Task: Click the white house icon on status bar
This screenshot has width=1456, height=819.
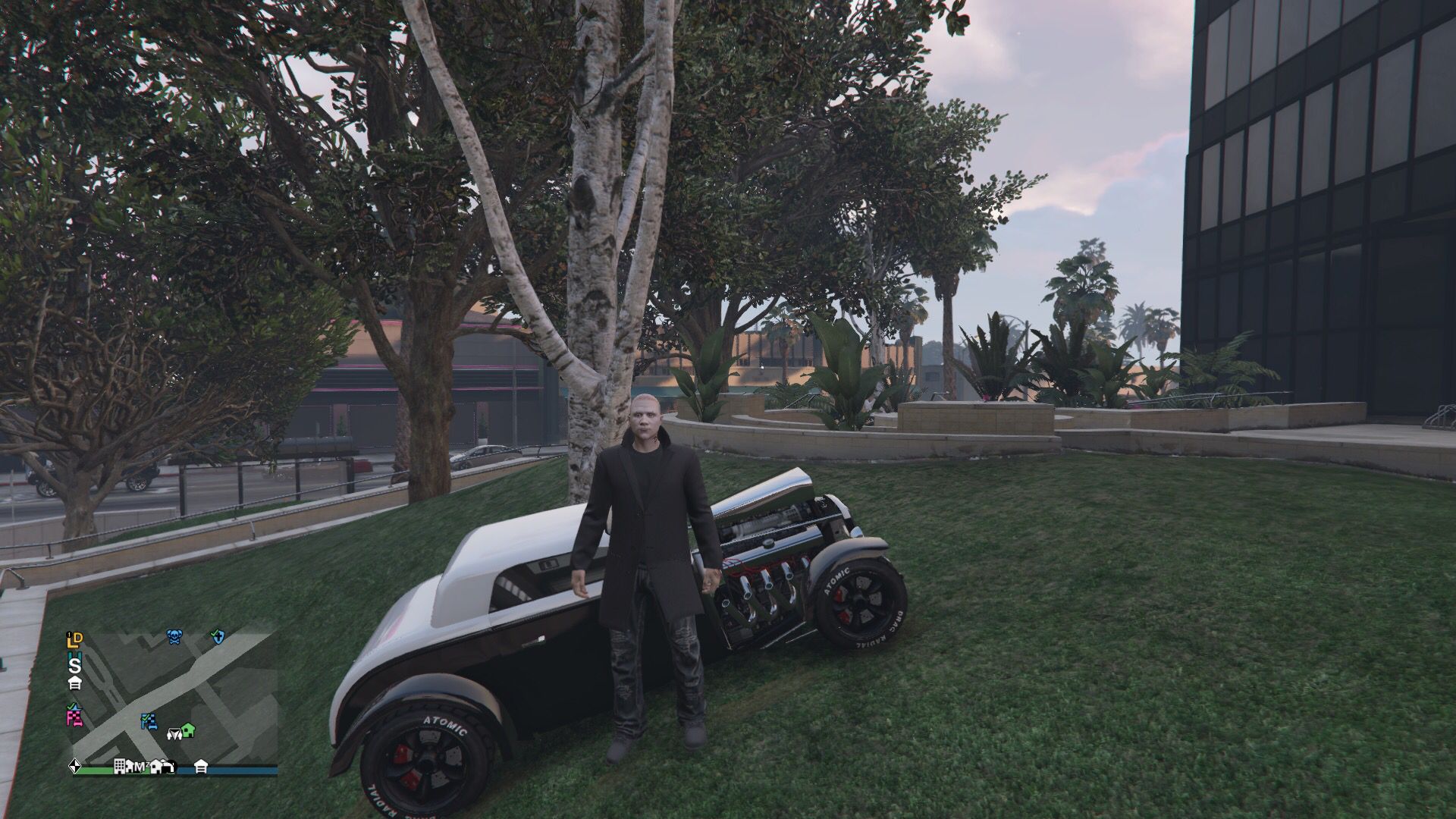Action: pyautogui.click(x=155, y=767)
